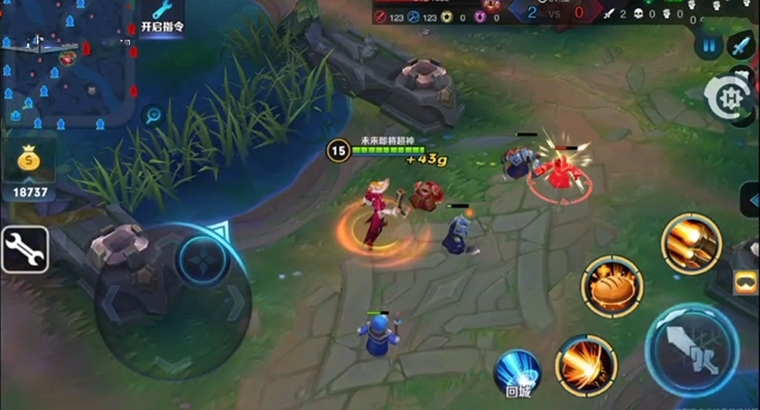
Task: Open the wrench tool button
Action: click(x=25, y=249)
